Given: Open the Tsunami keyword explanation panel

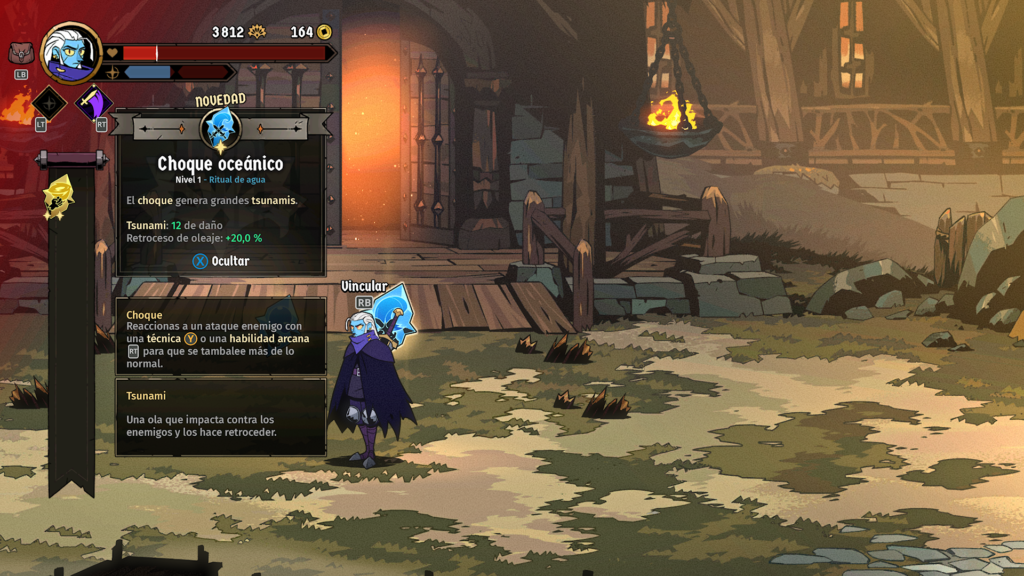Looking at the screenshot, I should pos(220,416).
